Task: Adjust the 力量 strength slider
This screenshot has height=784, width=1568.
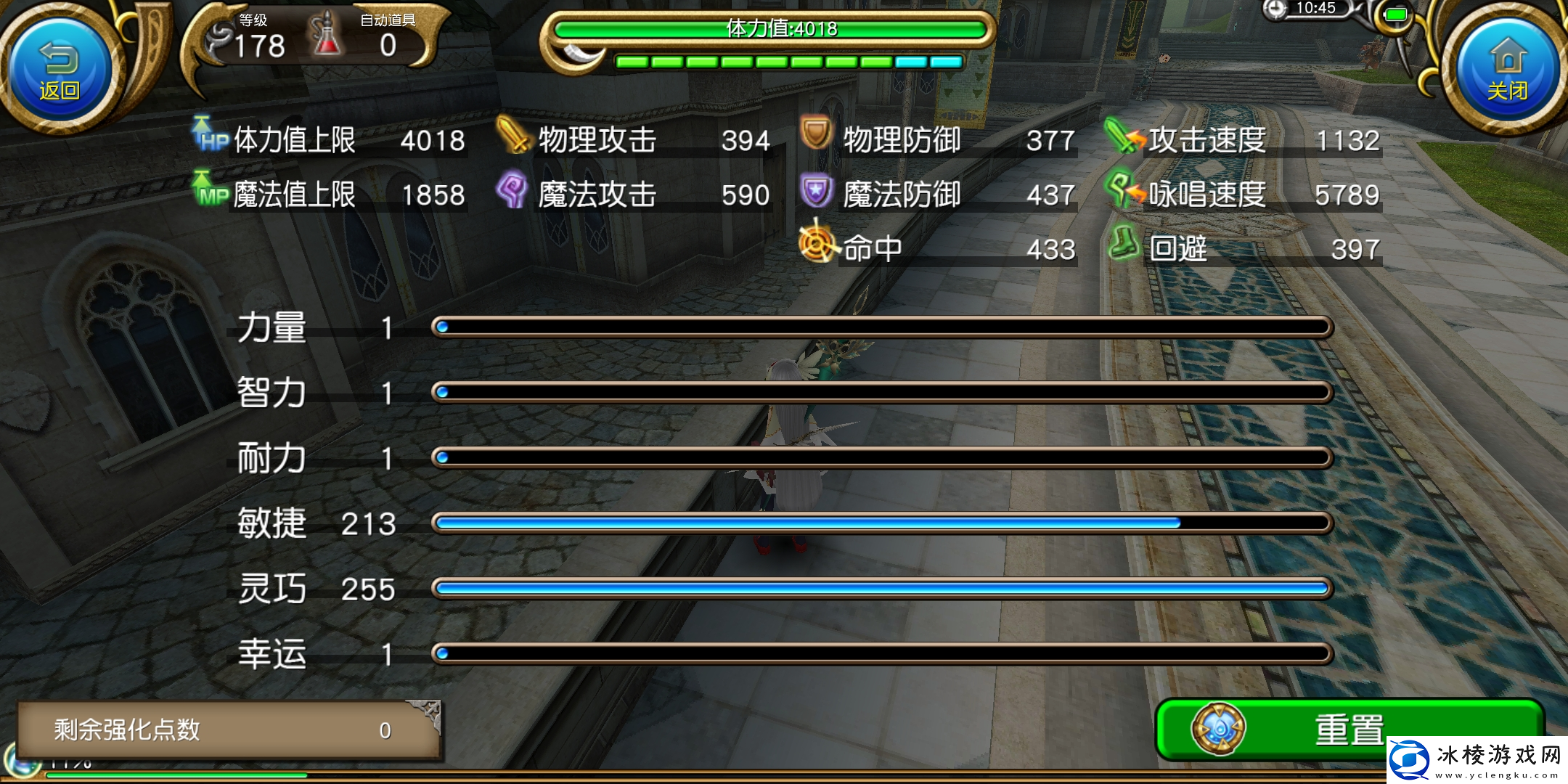Action: [x=881, y=327]
